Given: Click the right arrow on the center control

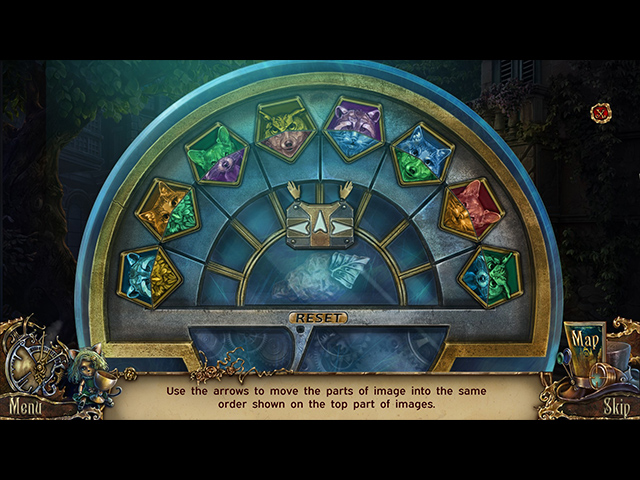Looking at the screenshot, I should (x=341, y=228).
